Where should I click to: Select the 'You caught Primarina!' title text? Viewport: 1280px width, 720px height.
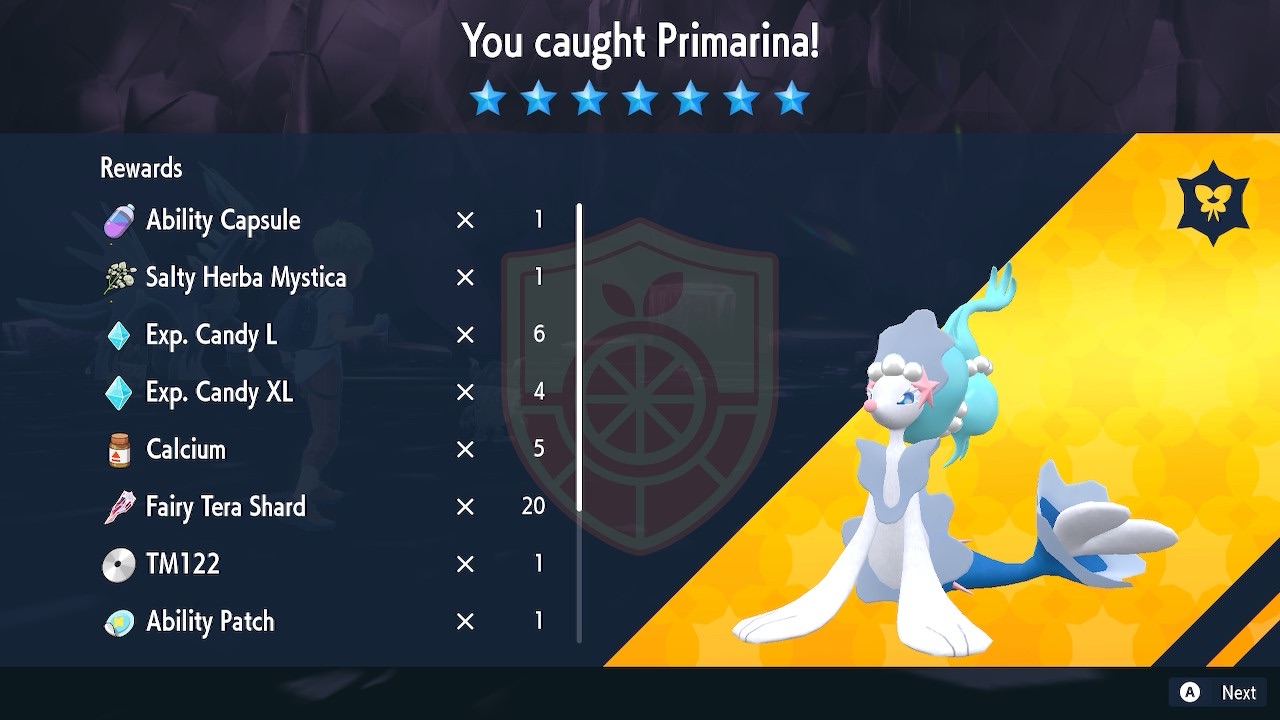pos(640,42)
